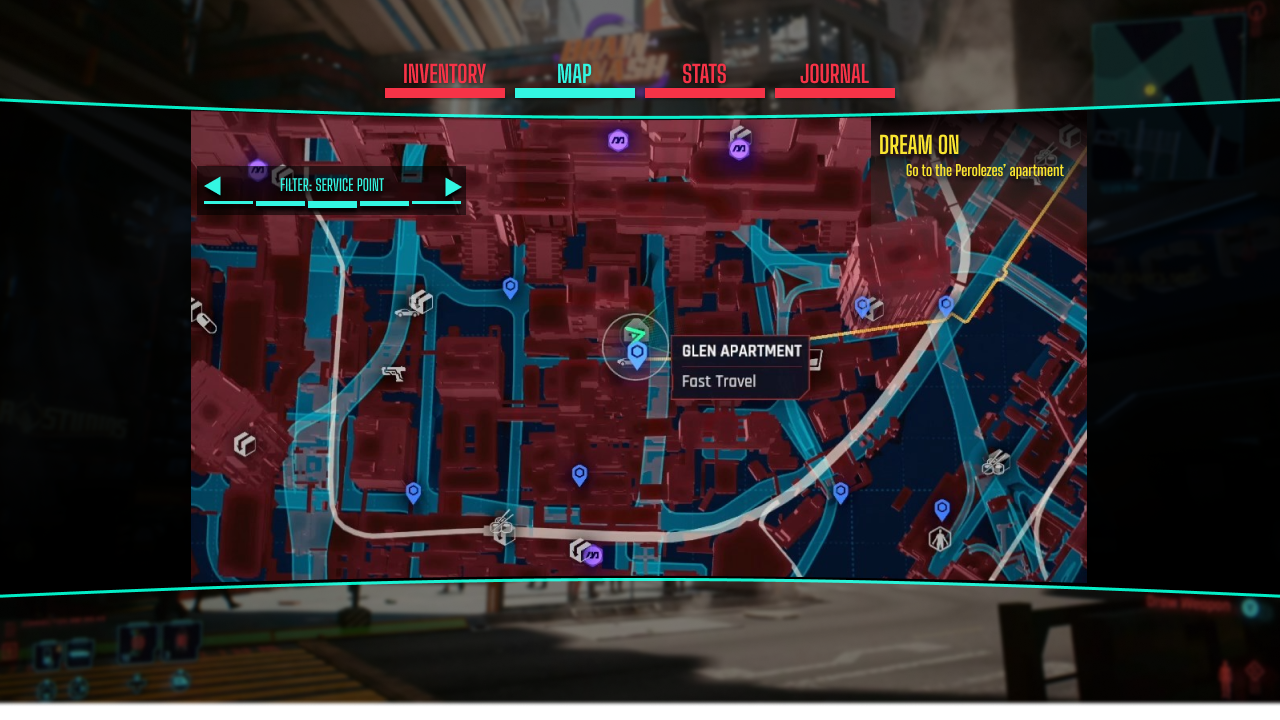Select the drop point package icon upper left
Image resolution: width=1280 pixels, height=720 pixels.
[421, 300]
